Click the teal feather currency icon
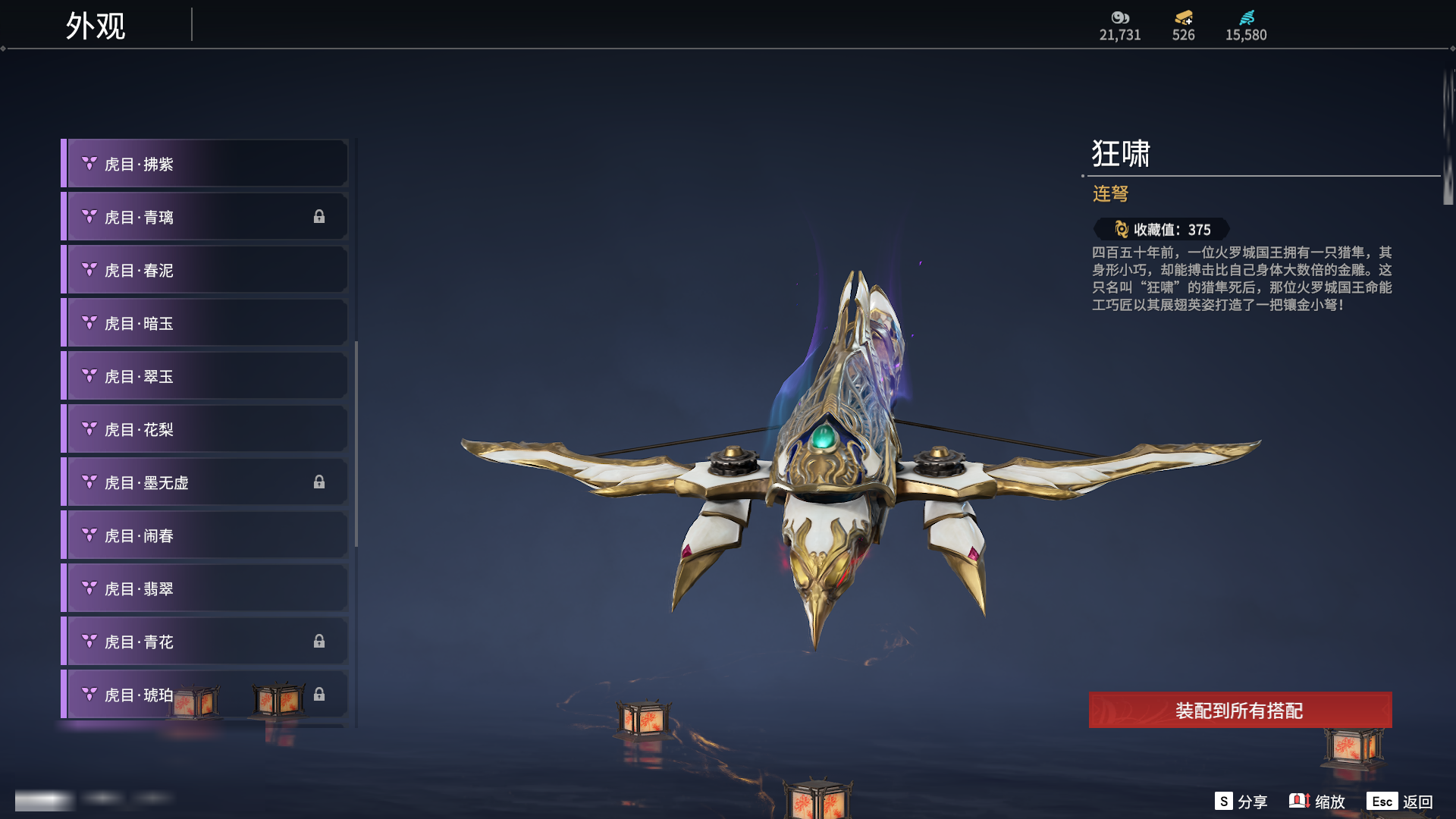This screenshot has width=1456, height=819. coord(1247,17)
